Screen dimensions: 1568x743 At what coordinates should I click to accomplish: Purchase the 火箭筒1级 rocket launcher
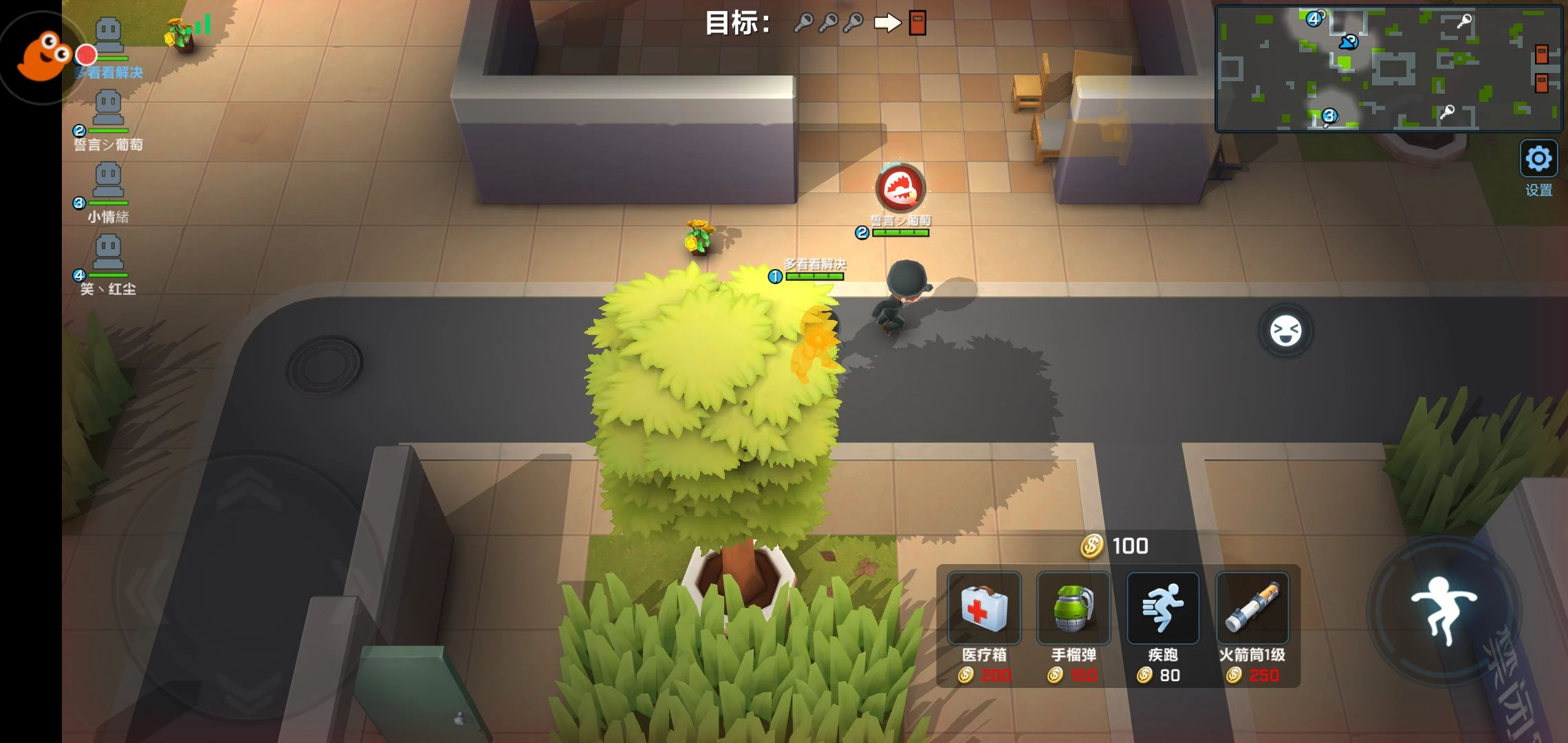(x=1252, y=609)
